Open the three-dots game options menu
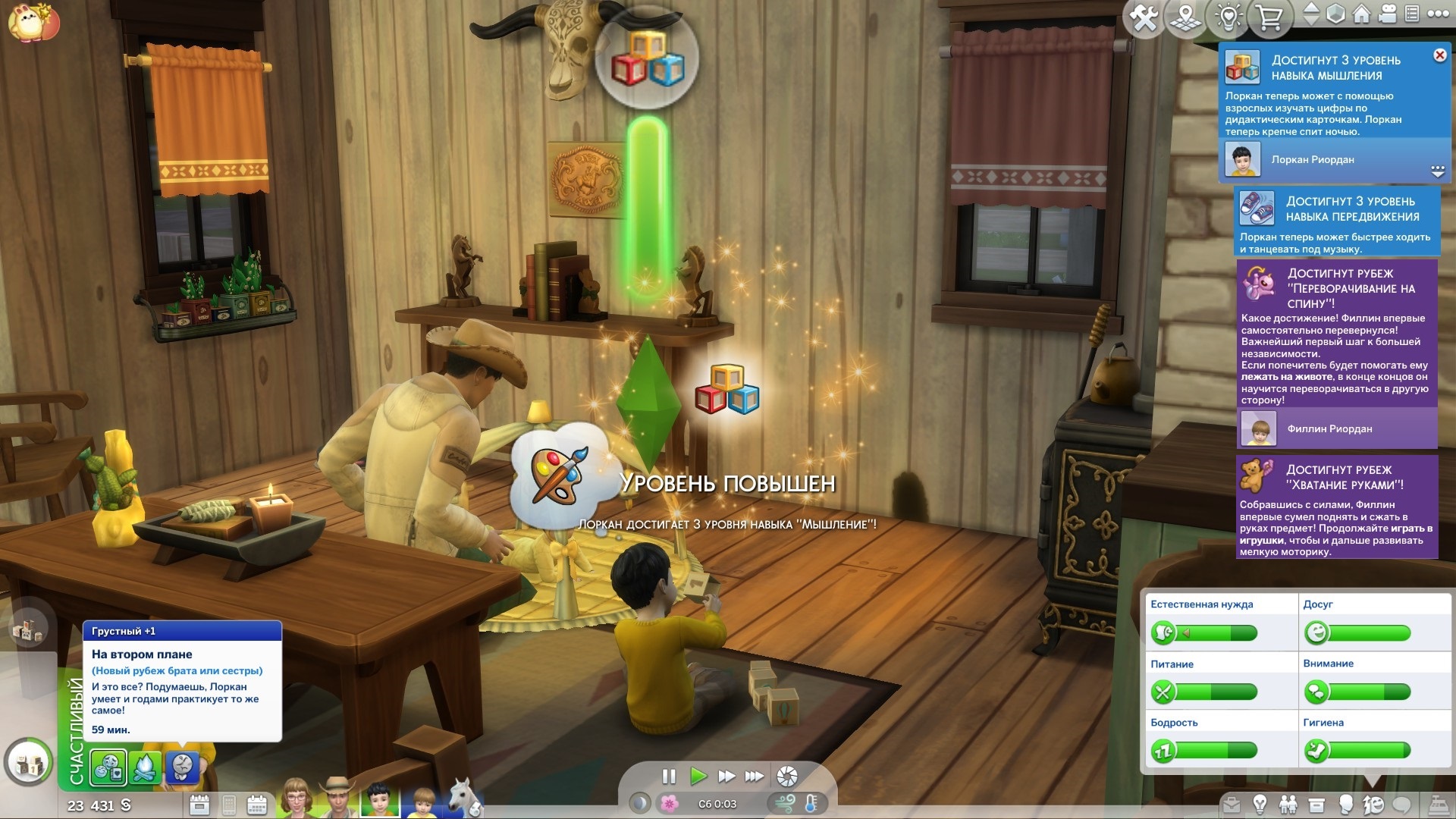 pos(1438,14)
